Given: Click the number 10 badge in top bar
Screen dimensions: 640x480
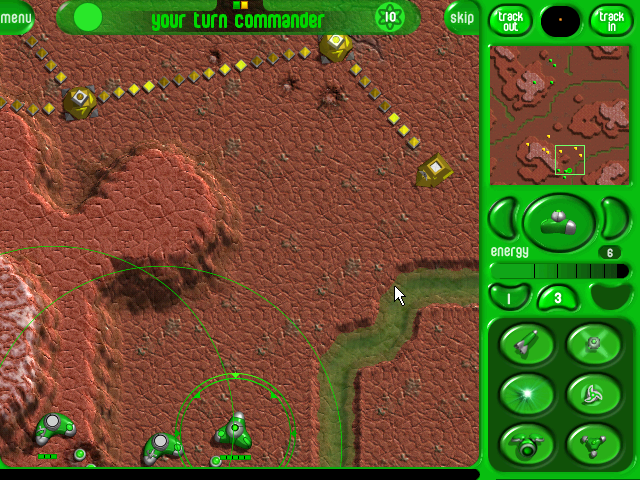Looking at the screenshot, I should coord(390,16).
